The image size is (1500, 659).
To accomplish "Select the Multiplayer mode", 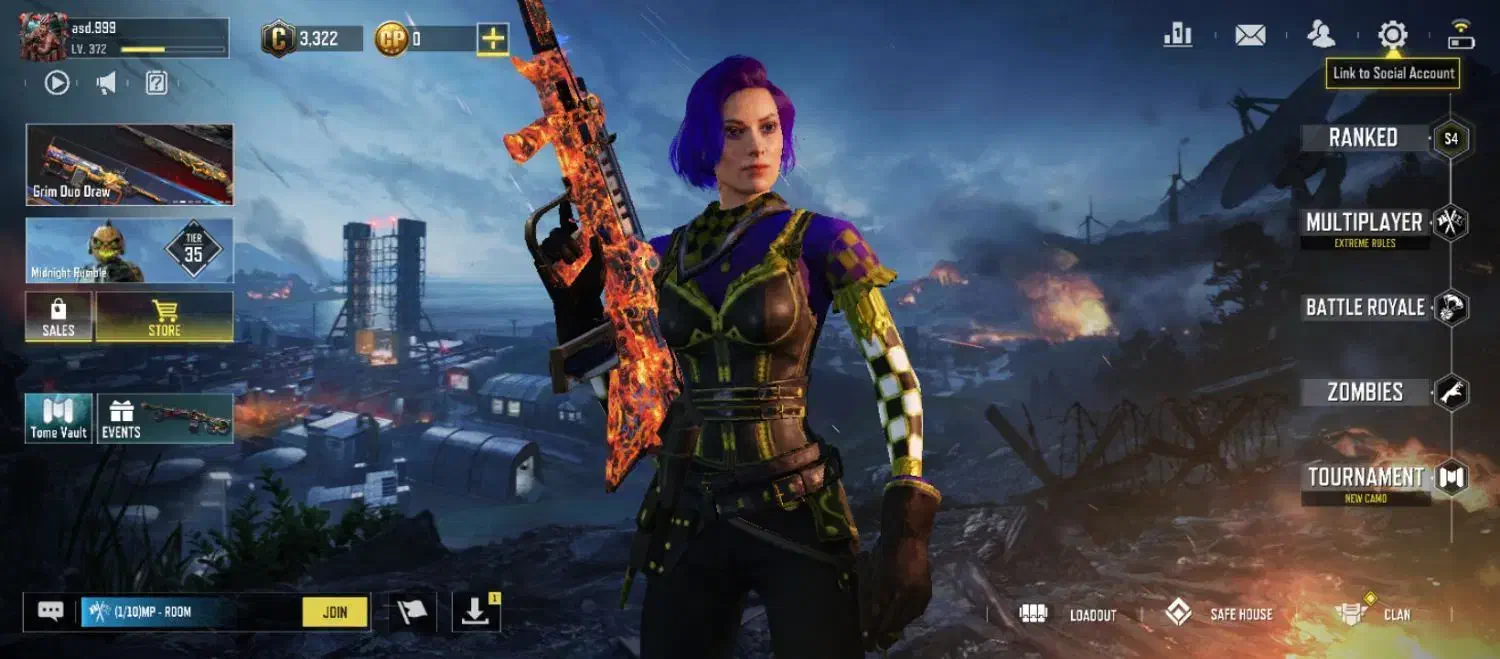I will point(1364,222).
